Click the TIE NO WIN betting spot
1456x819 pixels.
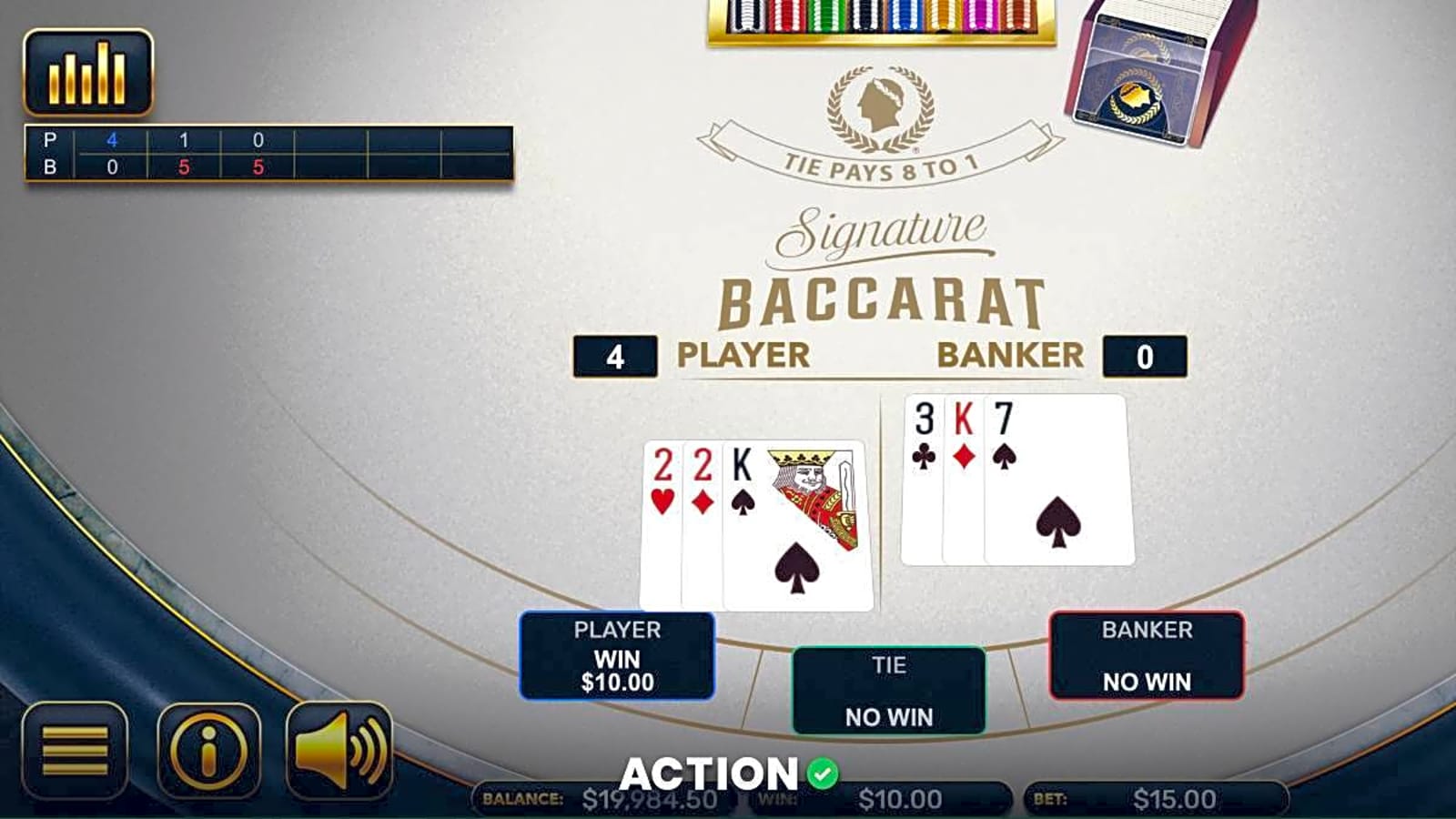tap(888, 689)
